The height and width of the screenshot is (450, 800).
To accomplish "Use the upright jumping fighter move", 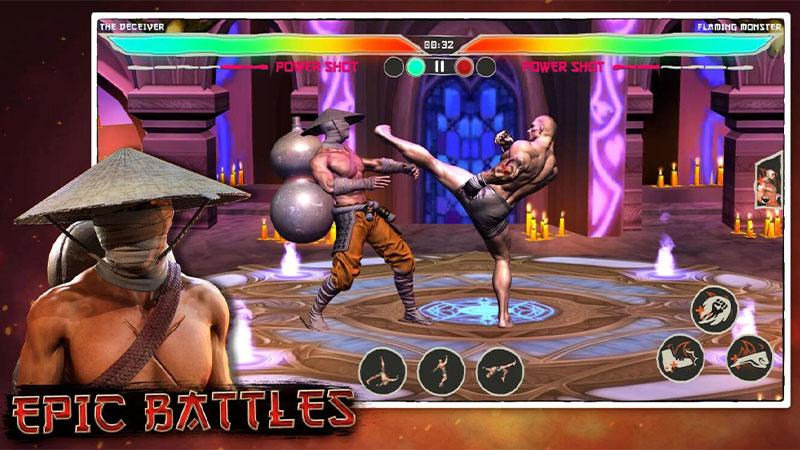I will coord(441,371).
